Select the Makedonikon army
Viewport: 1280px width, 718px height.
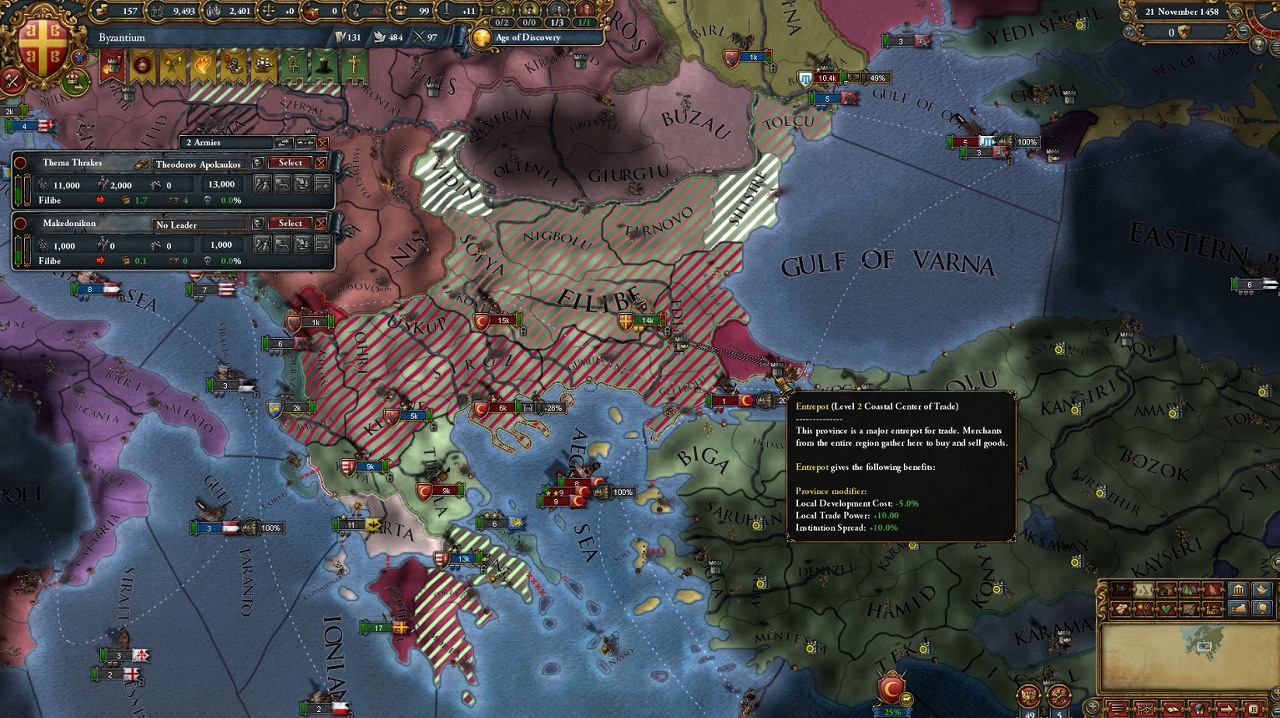pyautogui.click(x=290, y=223)
